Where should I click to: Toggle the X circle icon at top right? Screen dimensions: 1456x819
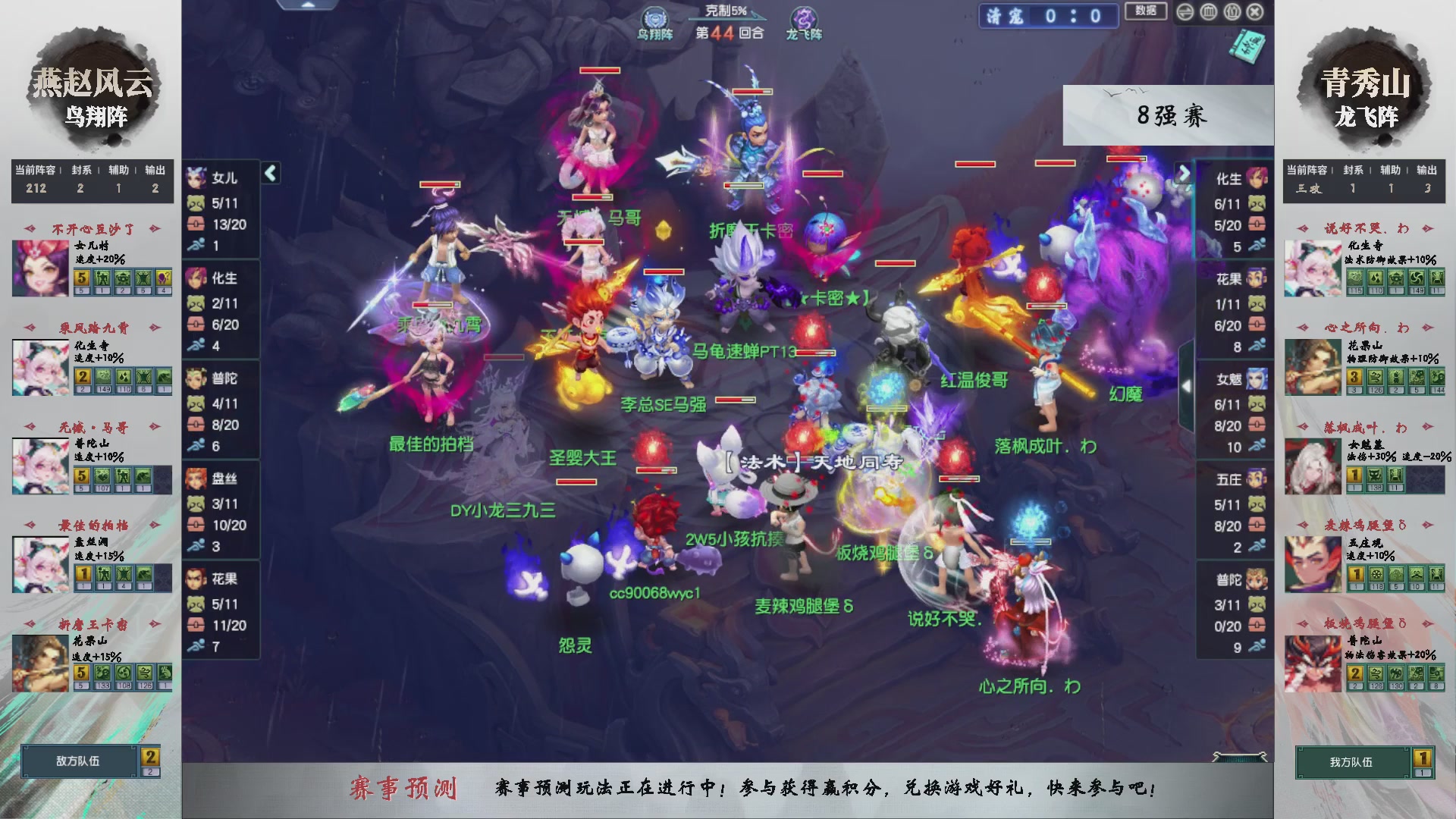[1254, 11]
